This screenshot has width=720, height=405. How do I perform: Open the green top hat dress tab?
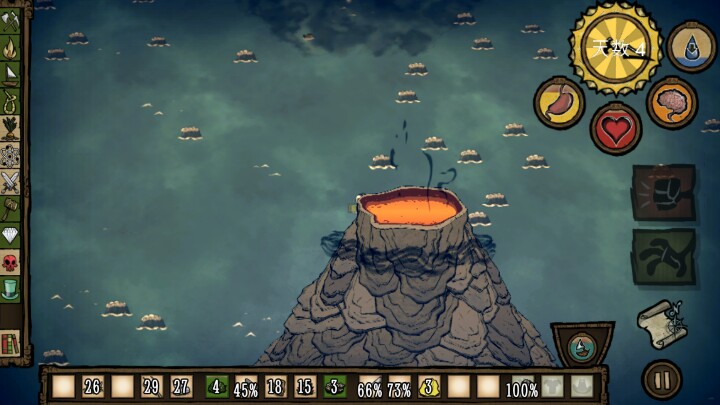(11, 290)
